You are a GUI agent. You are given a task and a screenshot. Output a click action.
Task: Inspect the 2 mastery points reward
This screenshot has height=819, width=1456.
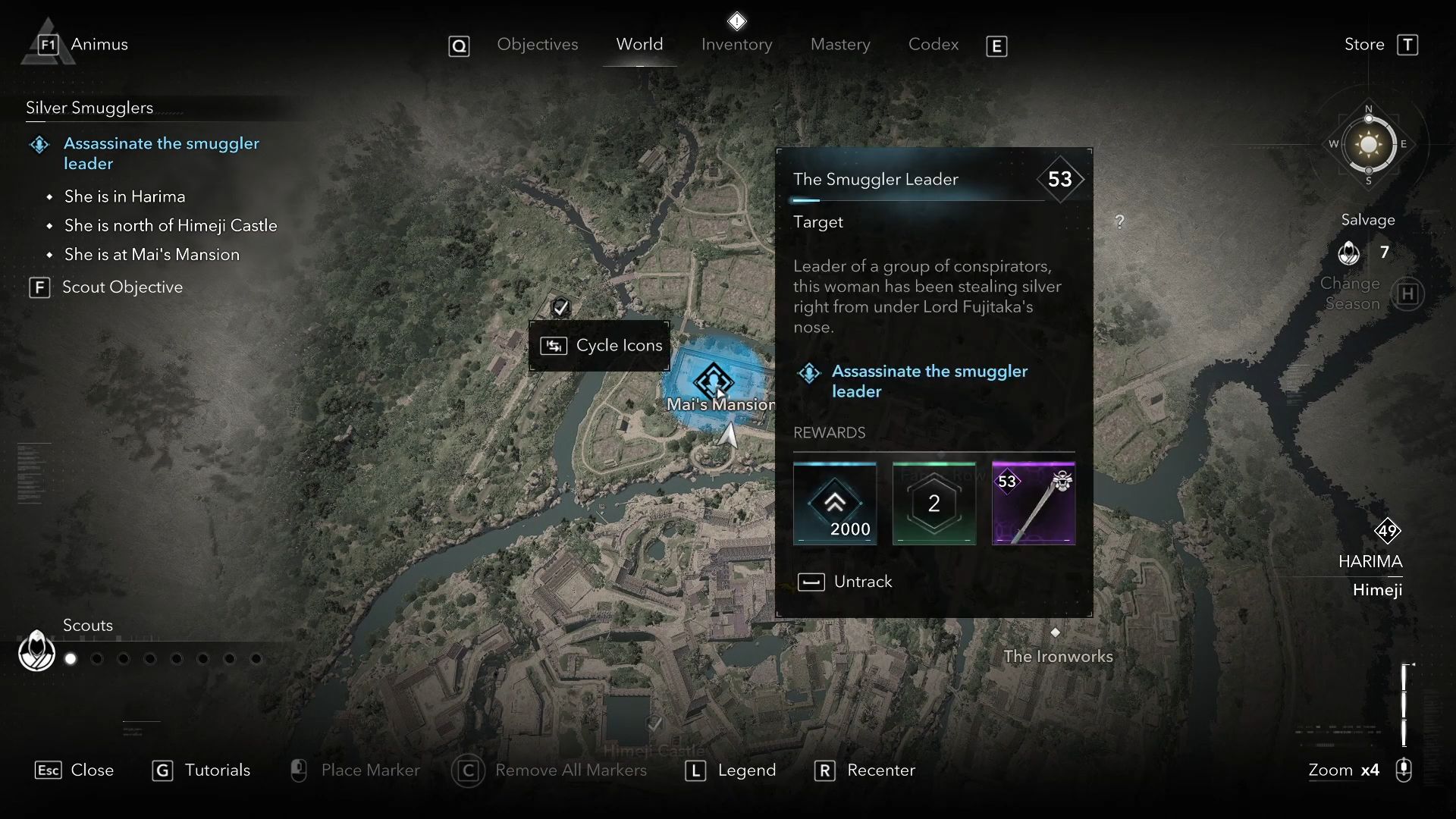point(934,504)
